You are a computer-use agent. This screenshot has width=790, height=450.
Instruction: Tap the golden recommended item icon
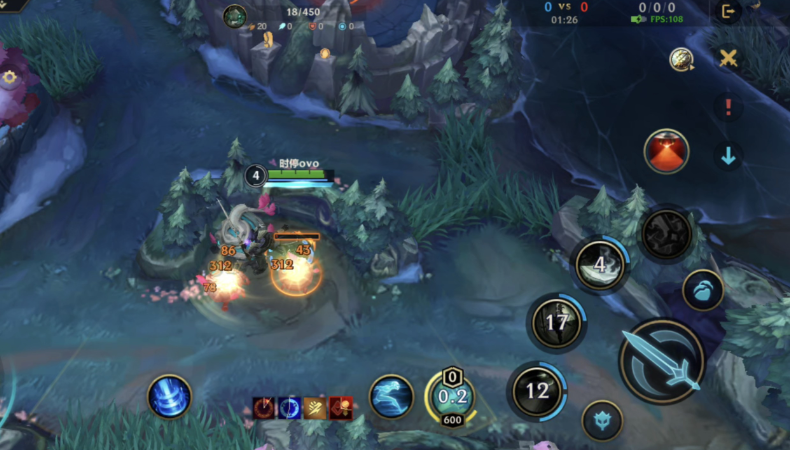coord(682,59)
